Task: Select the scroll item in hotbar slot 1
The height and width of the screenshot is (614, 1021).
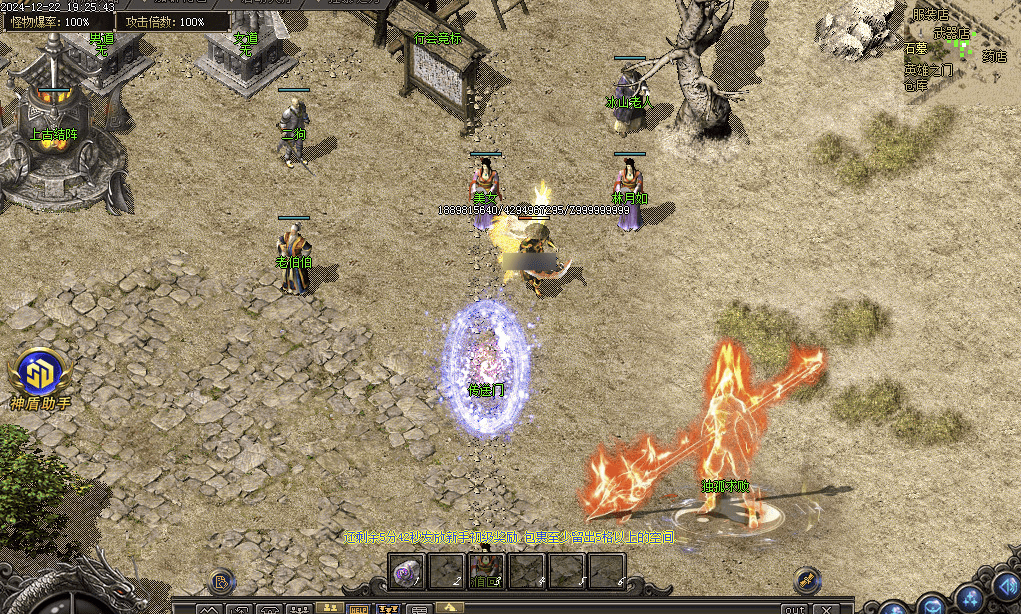Action: coord(405,571)
